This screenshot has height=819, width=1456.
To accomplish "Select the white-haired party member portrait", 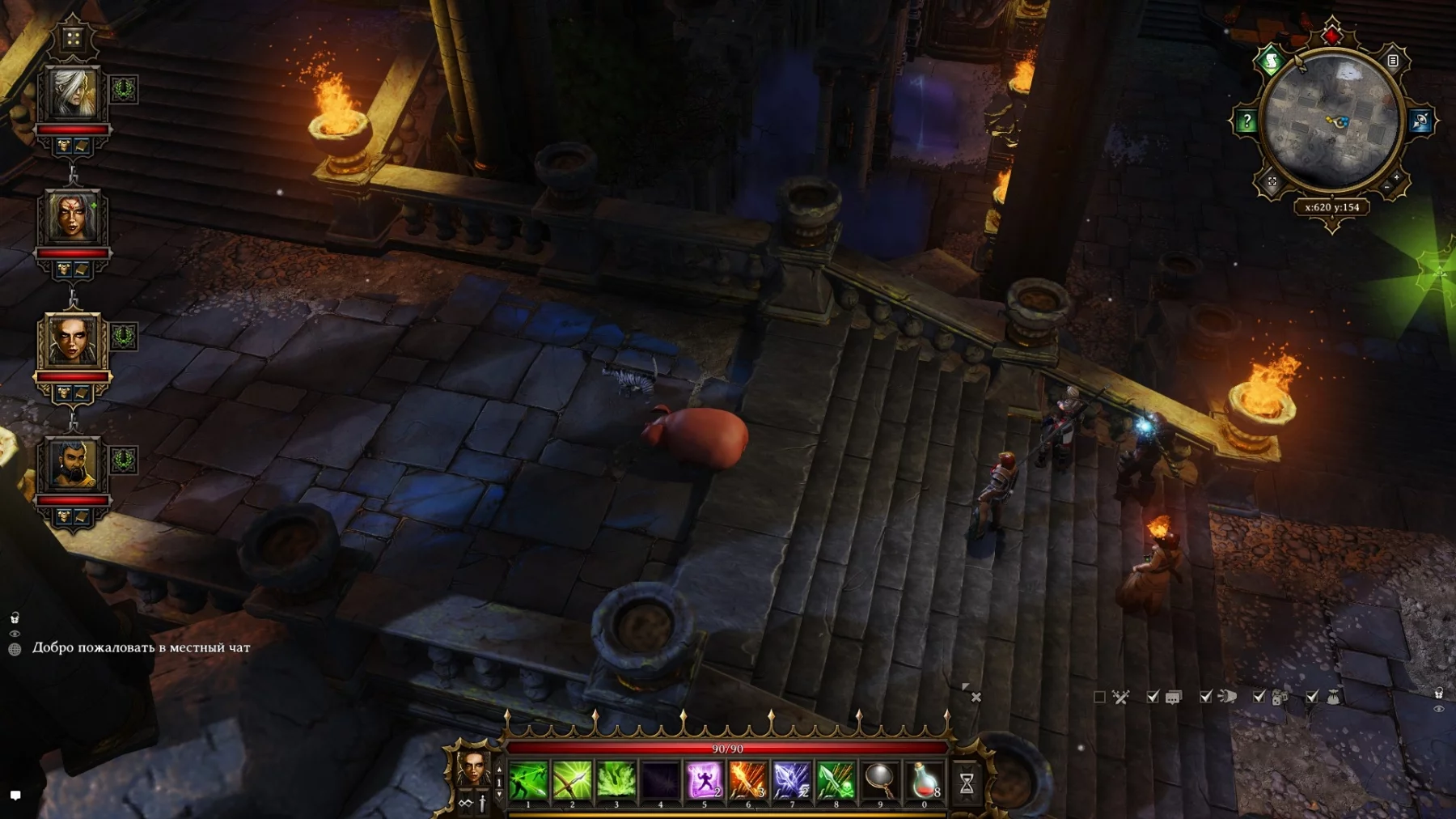I will click(73, 94).
